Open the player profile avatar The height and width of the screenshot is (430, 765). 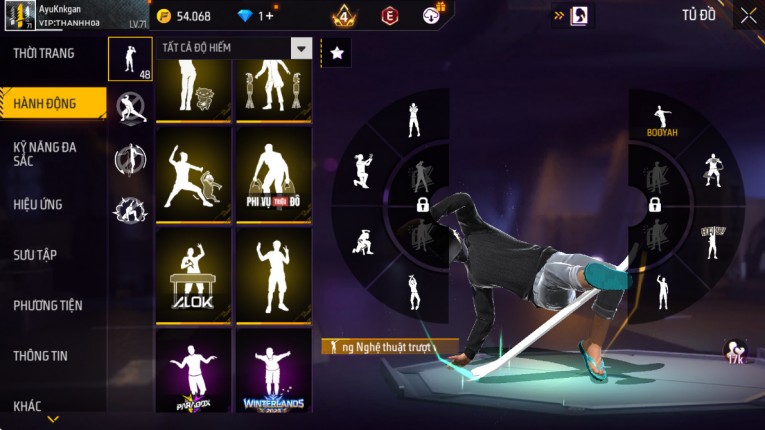(19, 16)
